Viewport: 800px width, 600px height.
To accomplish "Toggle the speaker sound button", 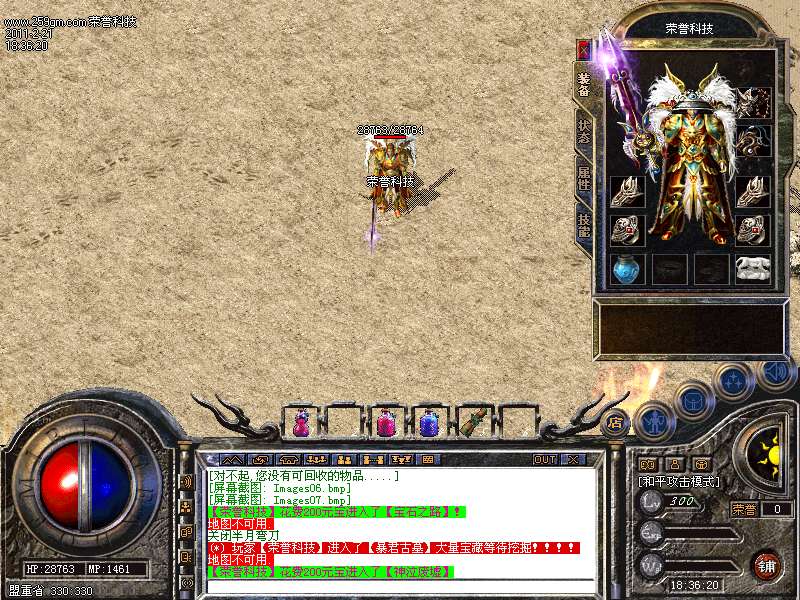I will click(x=776, y=371).
